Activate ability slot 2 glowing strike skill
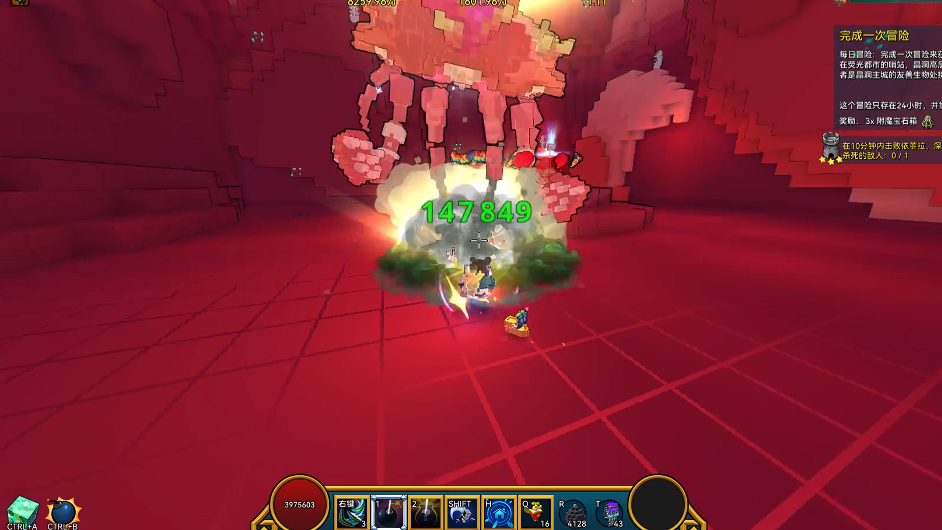Screen dimensions: 942x530 click(425, 512)
